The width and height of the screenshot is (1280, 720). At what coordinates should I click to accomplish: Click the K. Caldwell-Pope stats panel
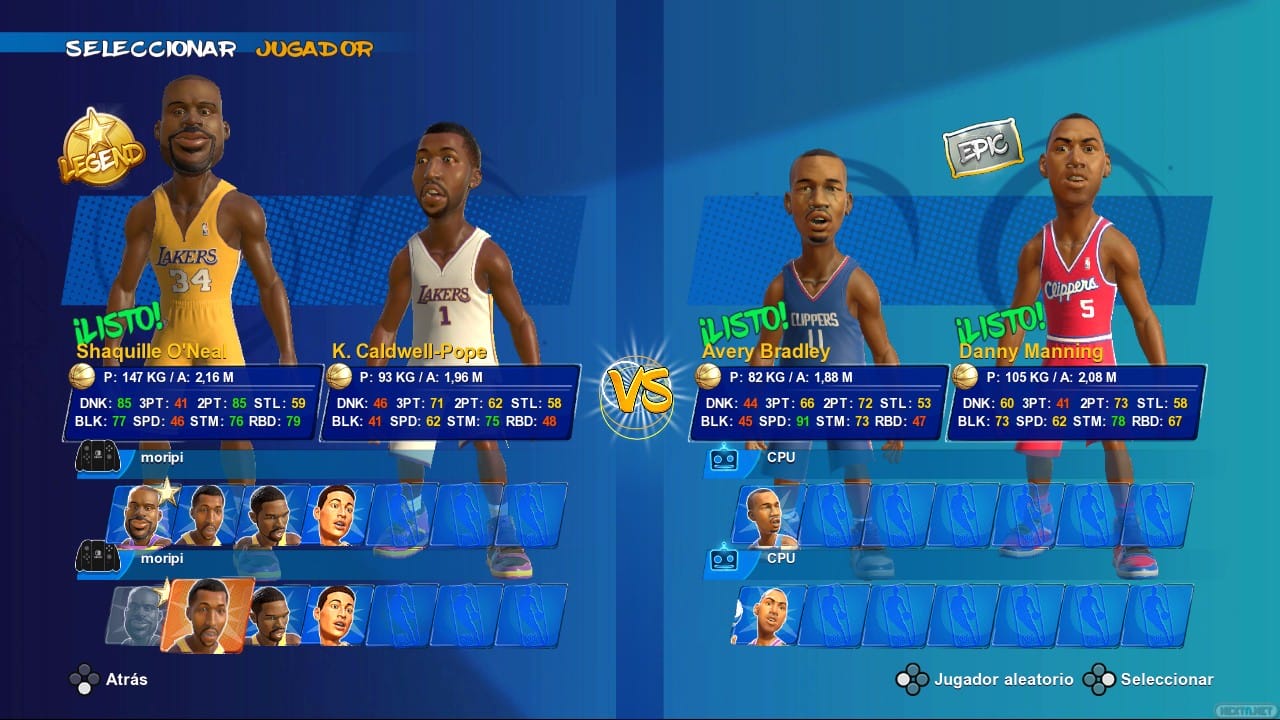pyautogui.click(x=450, y=402)
